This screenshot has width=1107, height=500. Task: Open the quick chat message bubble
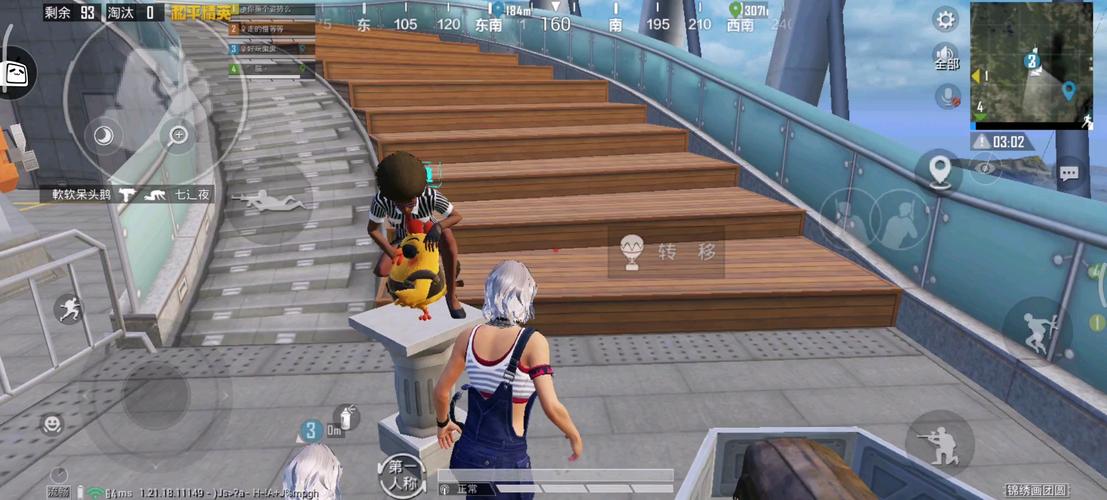tap(1069, 173)
